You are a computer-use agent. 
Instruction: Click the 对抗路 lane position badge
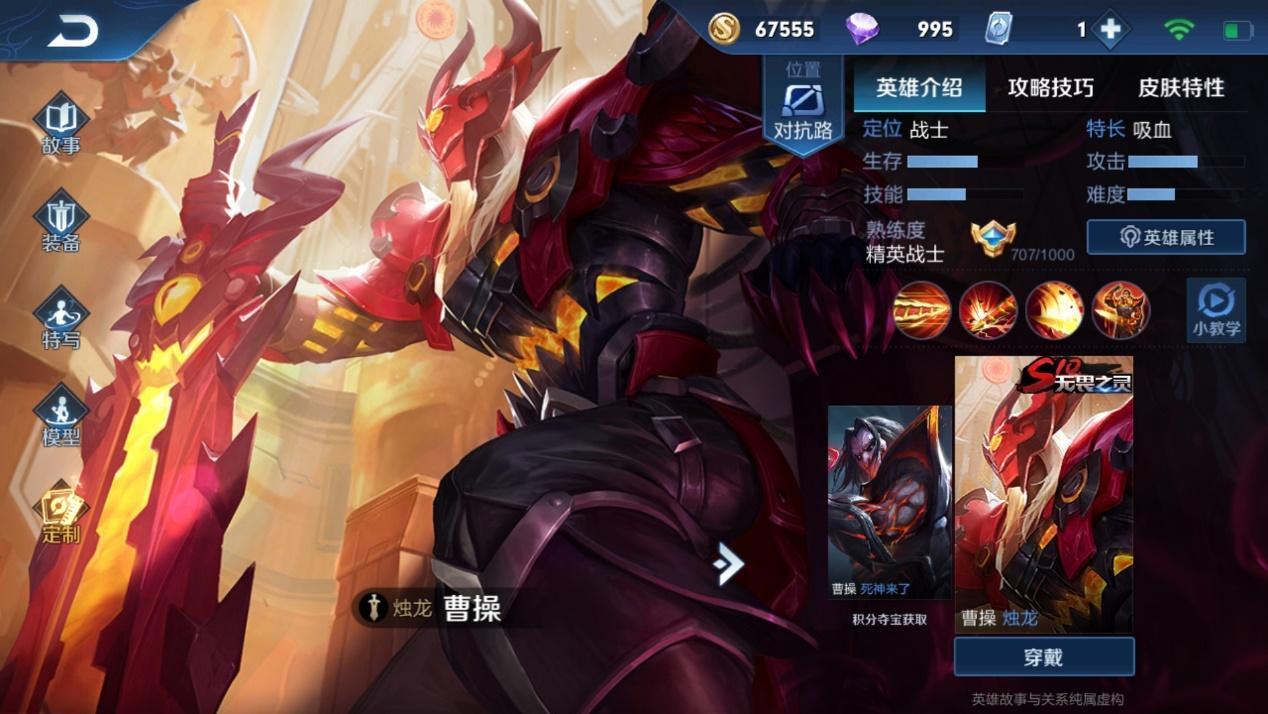[x=803, y=110]
